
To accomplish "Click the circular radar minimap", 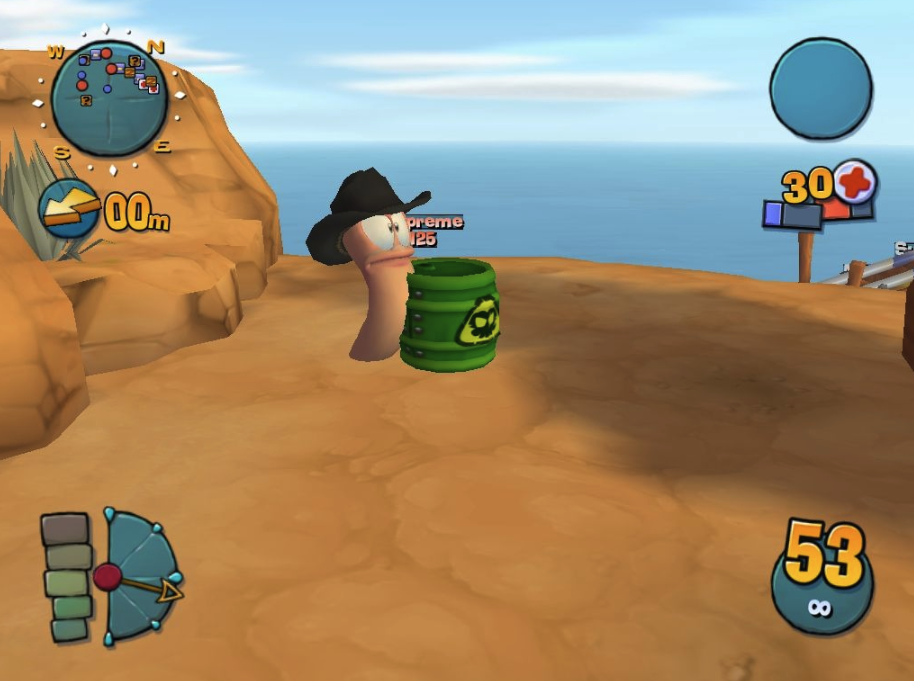I will coord(109,98).
